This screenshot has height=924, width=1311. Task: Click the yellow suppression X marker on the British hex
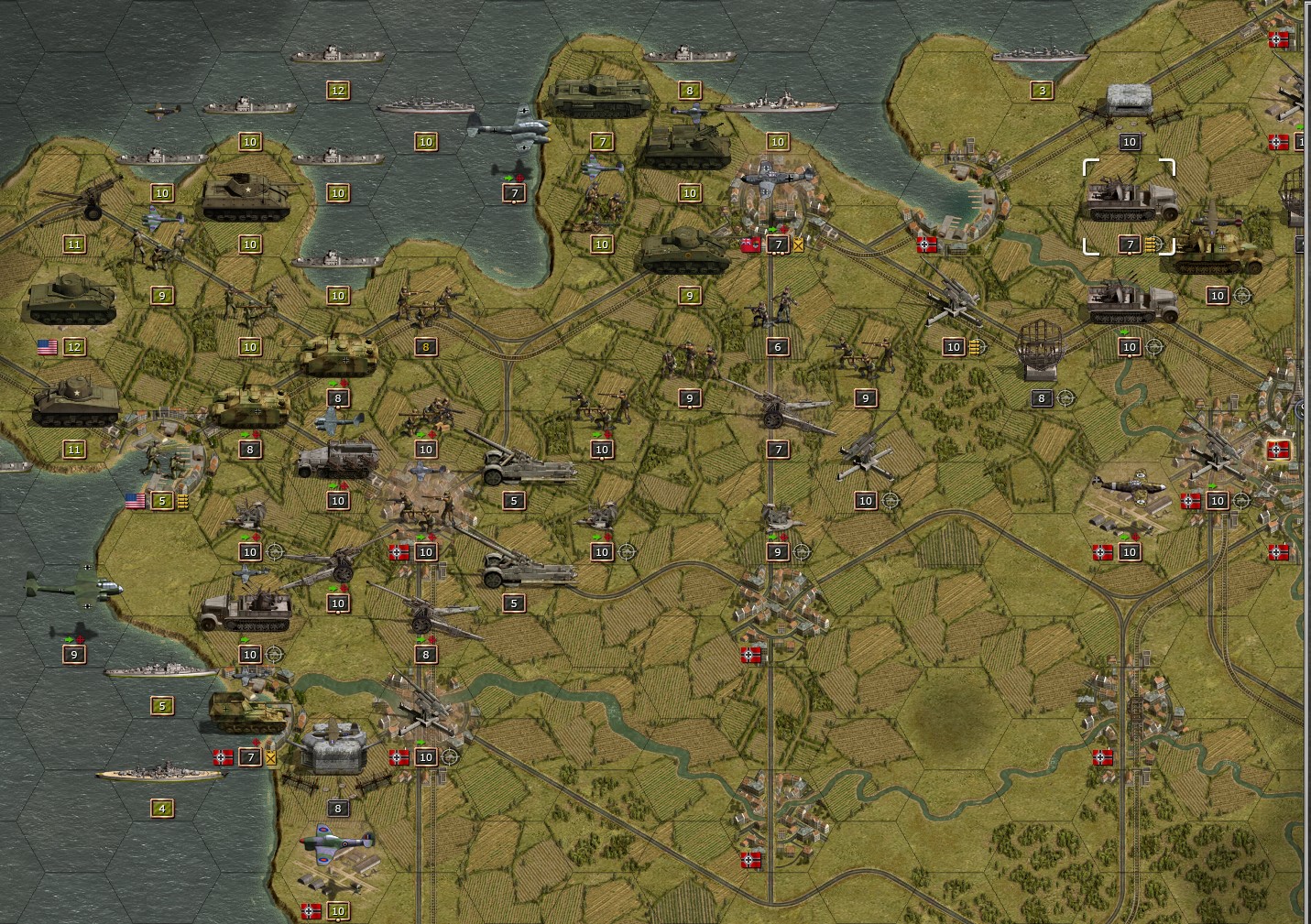click(x=798, y=245)
